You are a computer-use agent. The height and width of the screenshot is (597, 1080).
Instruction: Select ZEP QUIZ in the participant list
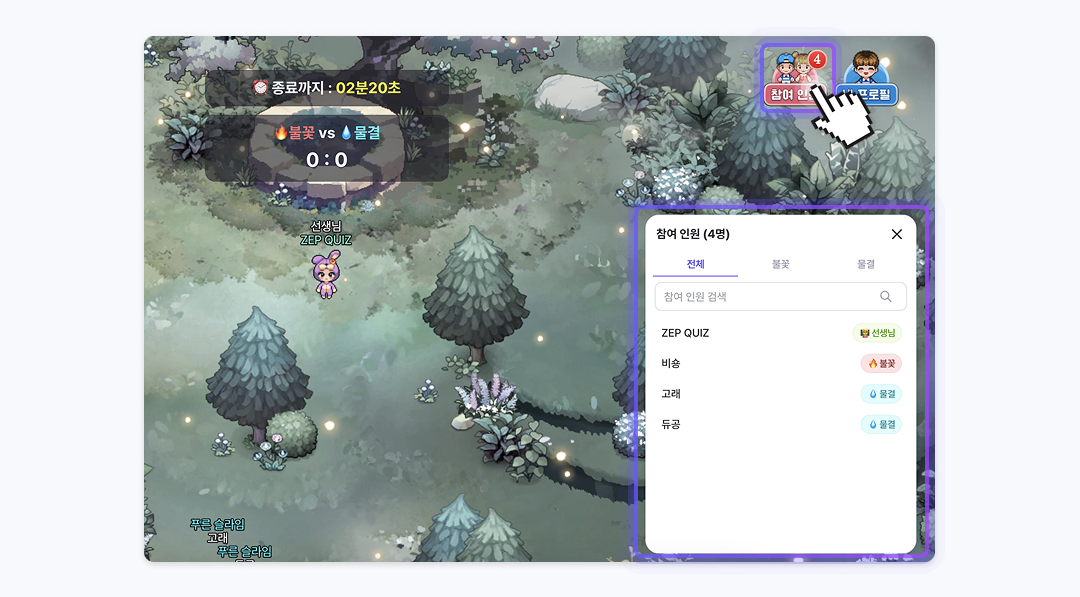coord(685,333)
